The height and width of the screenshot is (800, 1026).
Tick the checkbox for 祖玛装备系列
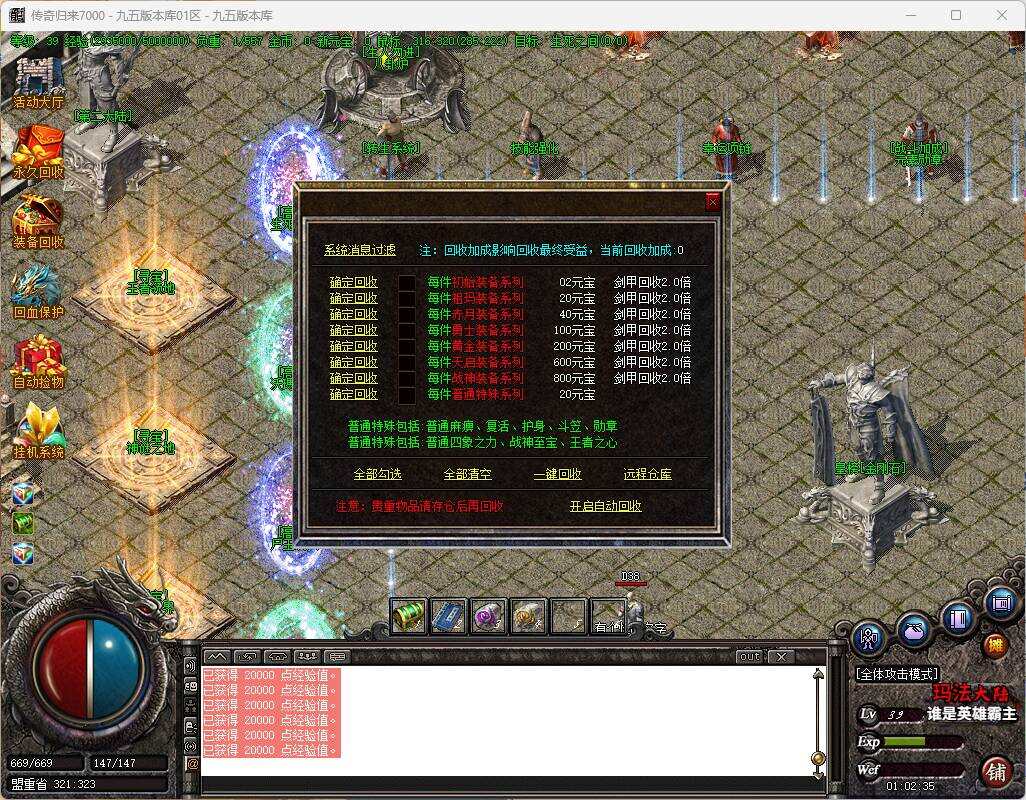[407, 298]
